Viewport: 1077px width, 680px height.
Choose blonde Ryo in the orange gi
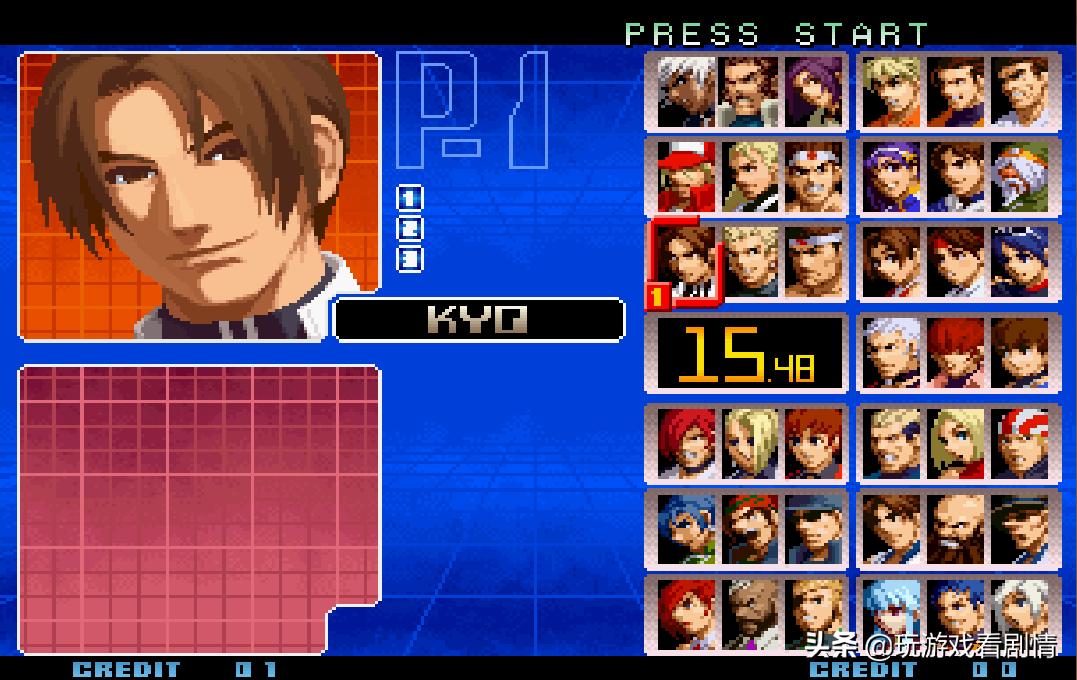pos(892,91)
